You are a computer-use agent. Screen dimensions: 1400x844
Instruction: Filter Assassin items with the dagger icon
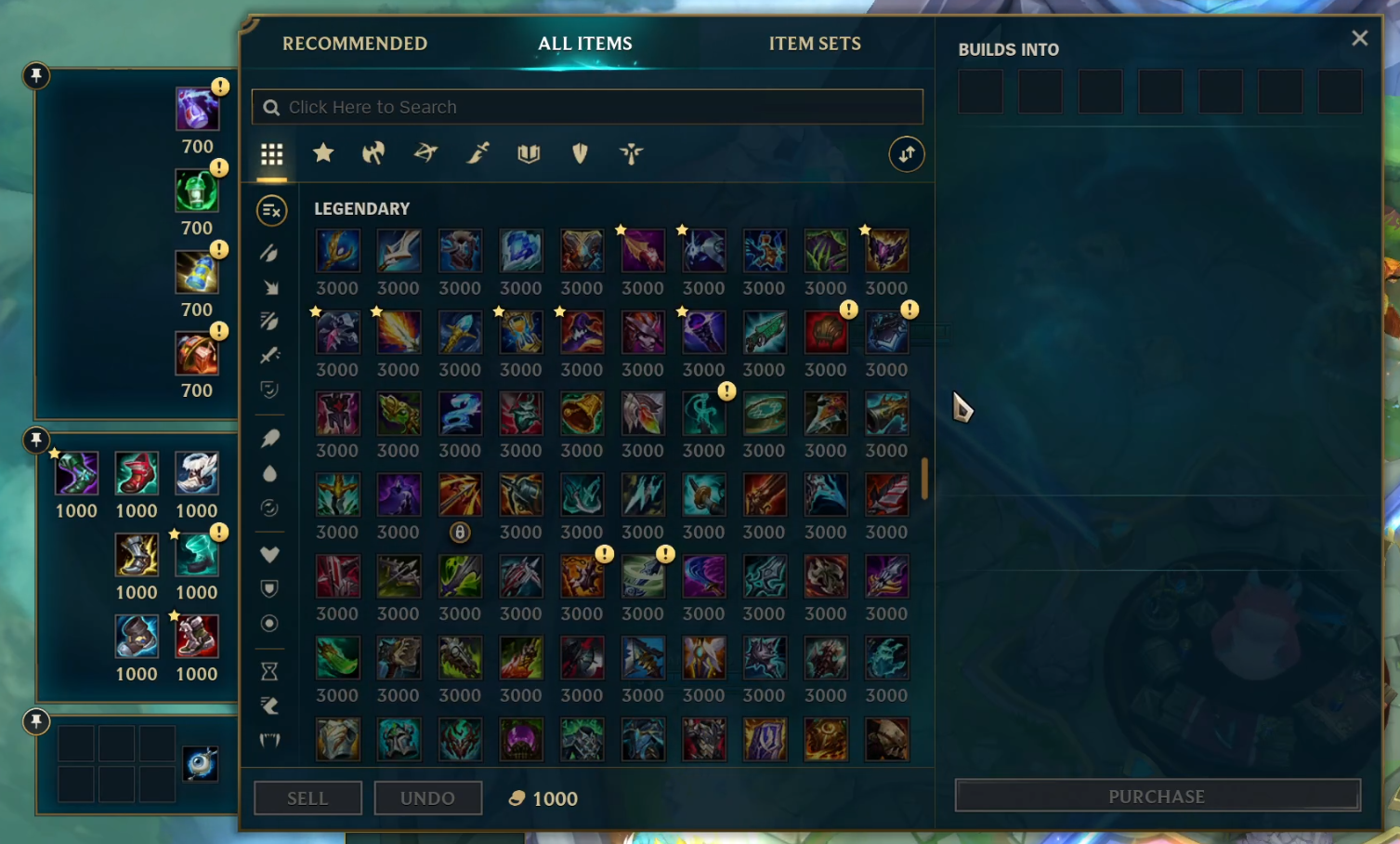coord(477,154)
